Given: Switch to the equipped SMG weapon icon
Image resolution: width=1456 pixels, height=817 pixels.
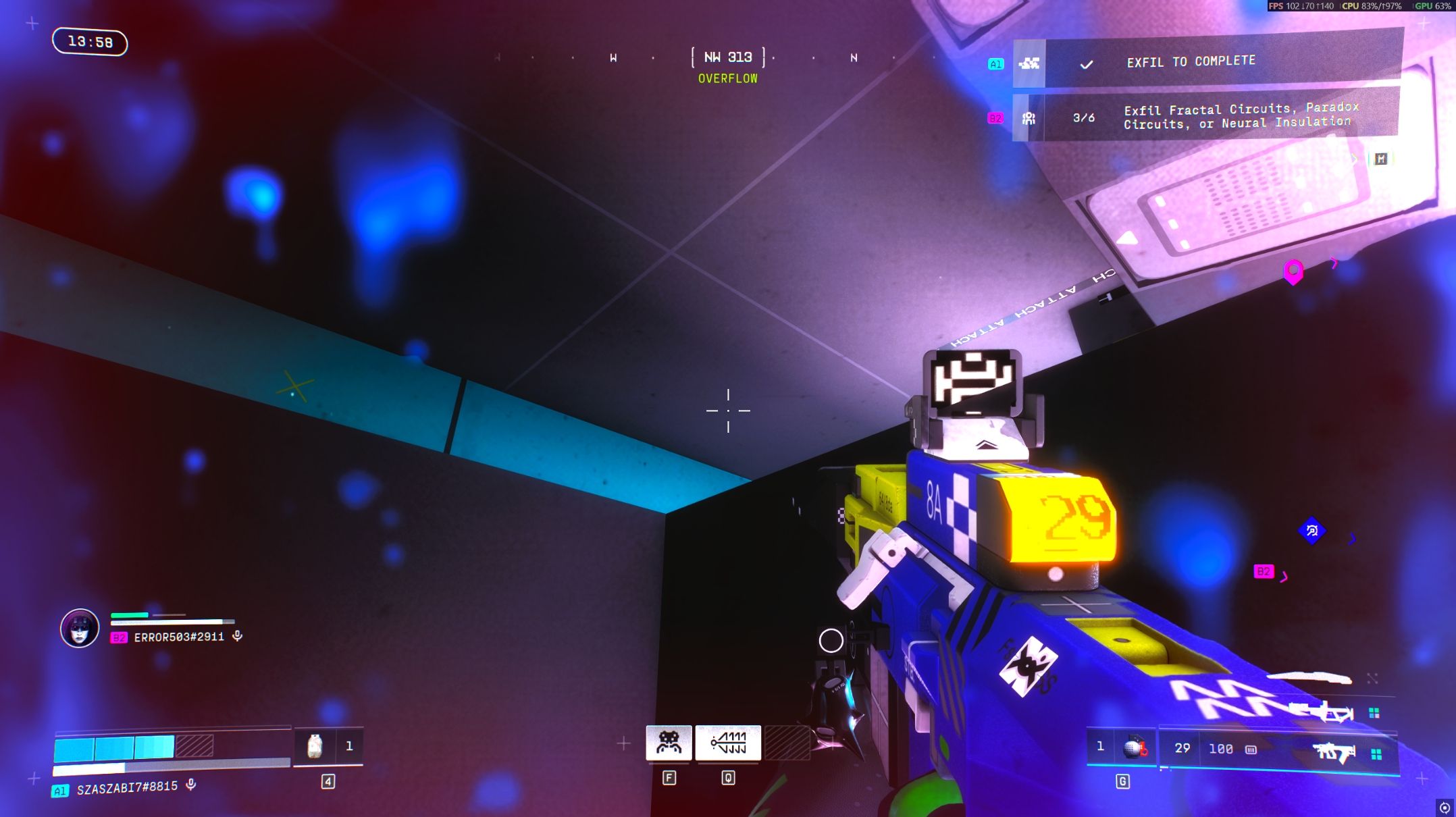Looking at the screenshot, I should pos(1332,752).
